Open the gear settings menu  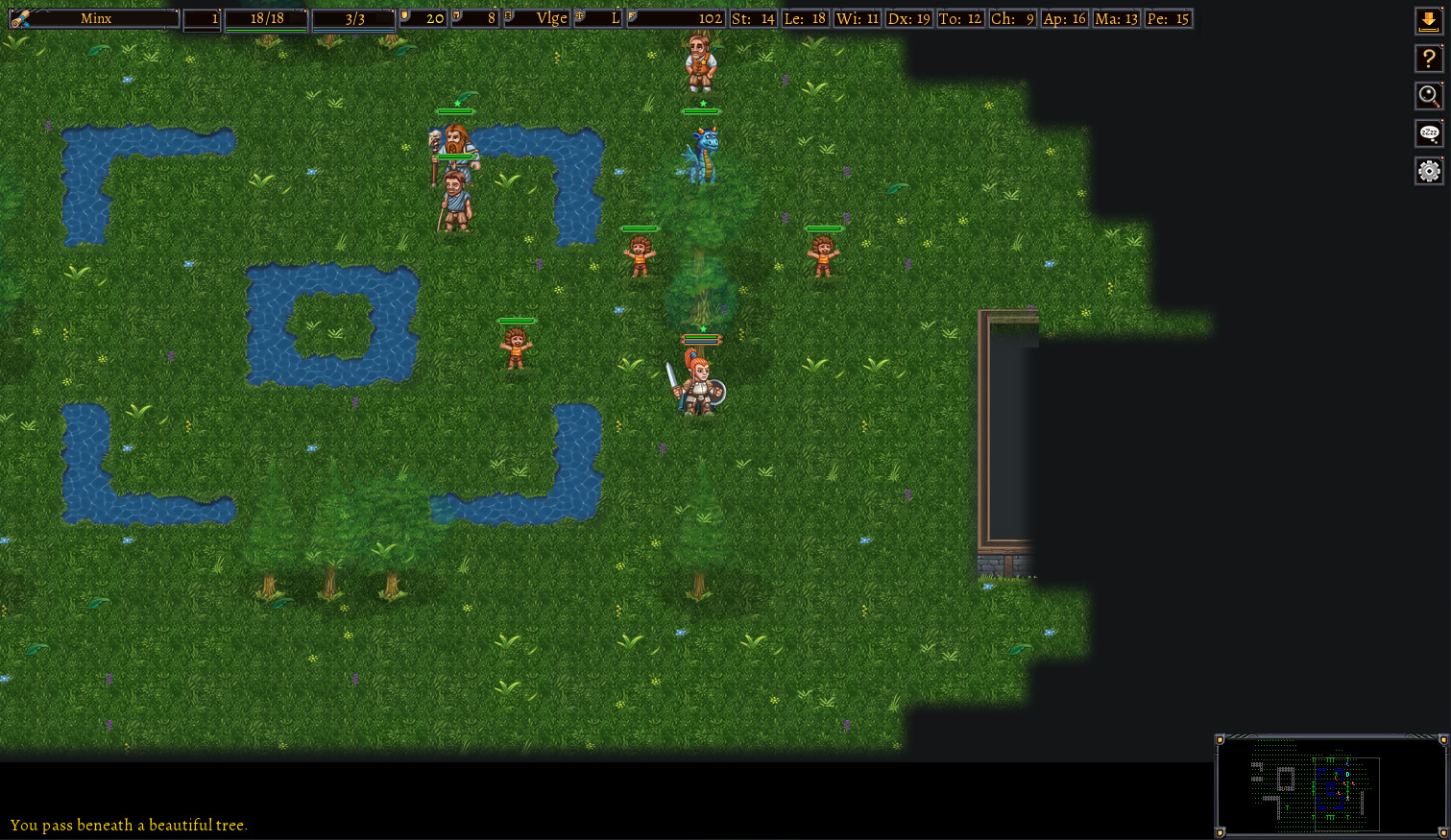click(x=1429, y=171)
